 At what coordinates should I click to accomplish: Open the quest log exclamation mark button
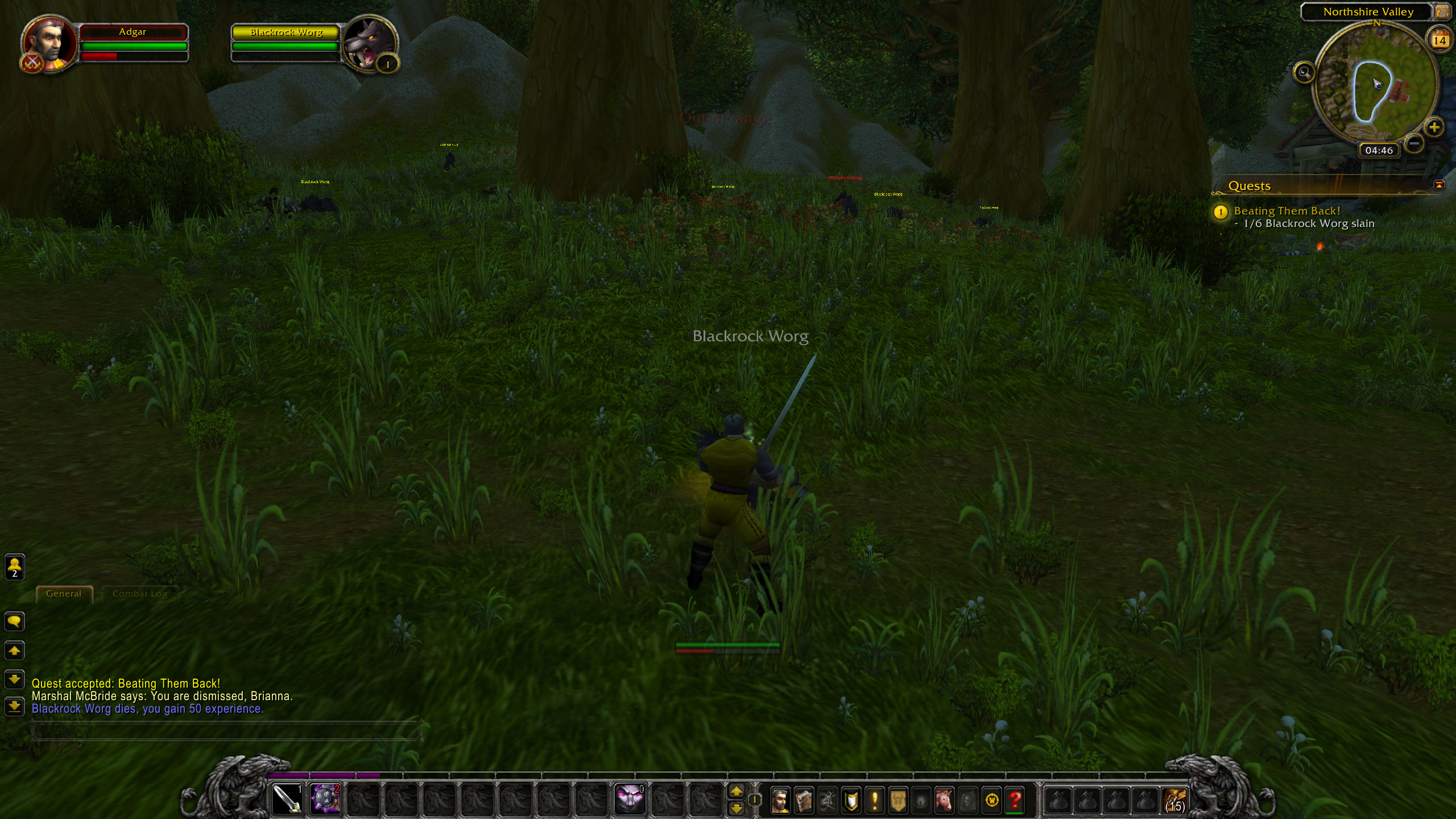[874, 800]
